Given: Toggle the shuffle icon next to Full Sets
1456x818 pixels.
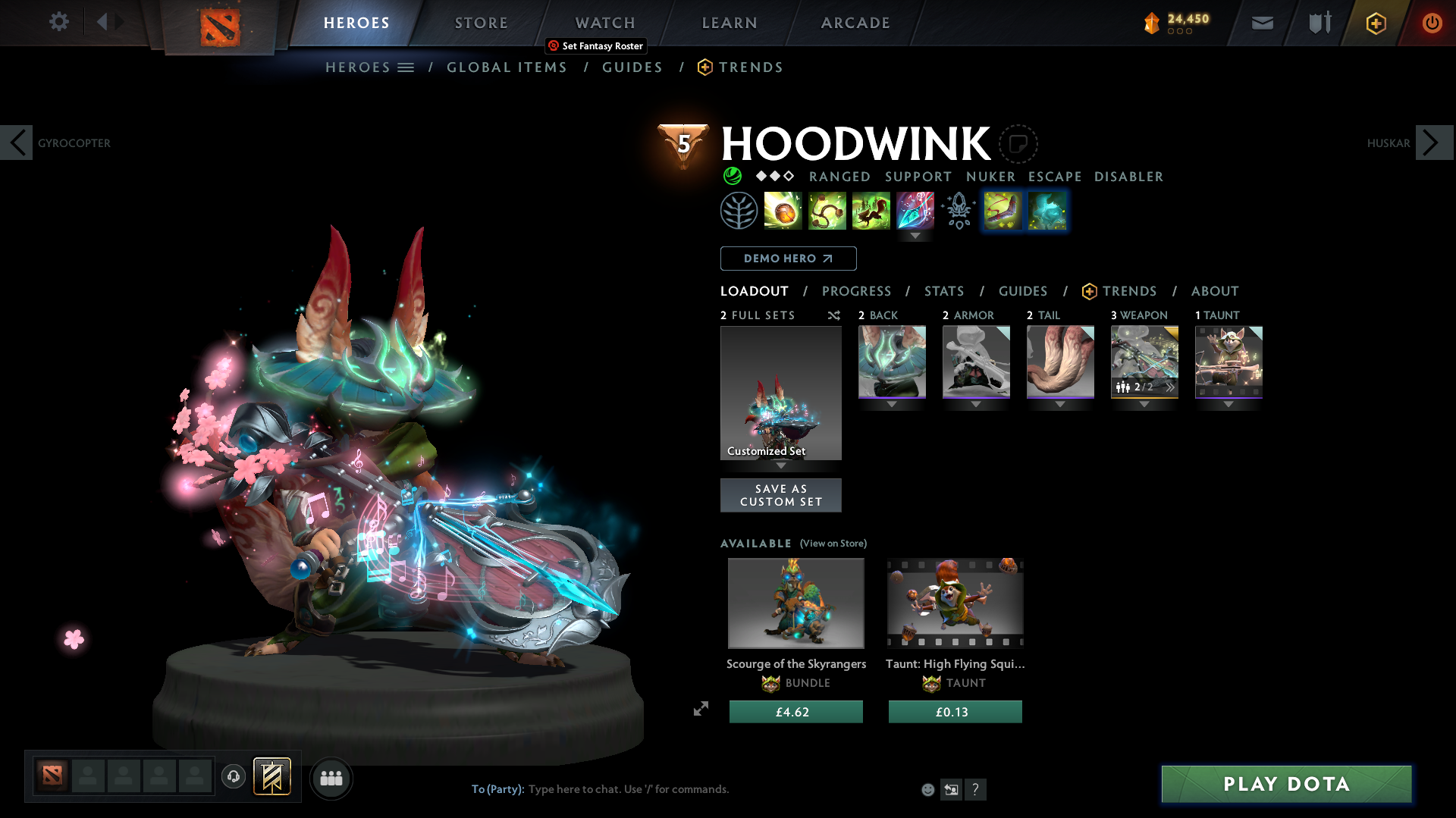Looking at the screenshot, I should (x=833, y=315).
